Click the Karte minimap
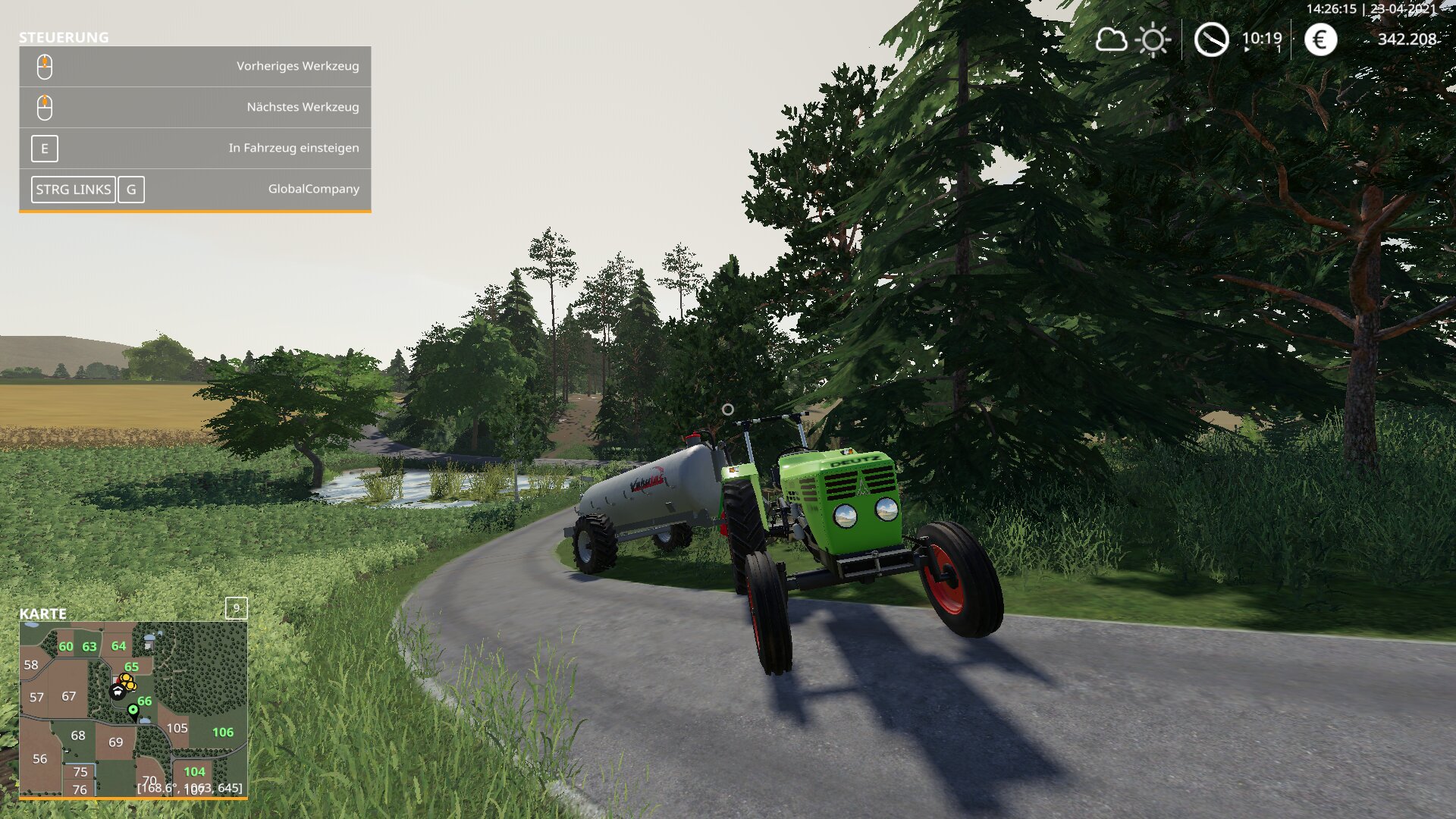The width and height of the screenshot is (1456, 819). [133, 709]
